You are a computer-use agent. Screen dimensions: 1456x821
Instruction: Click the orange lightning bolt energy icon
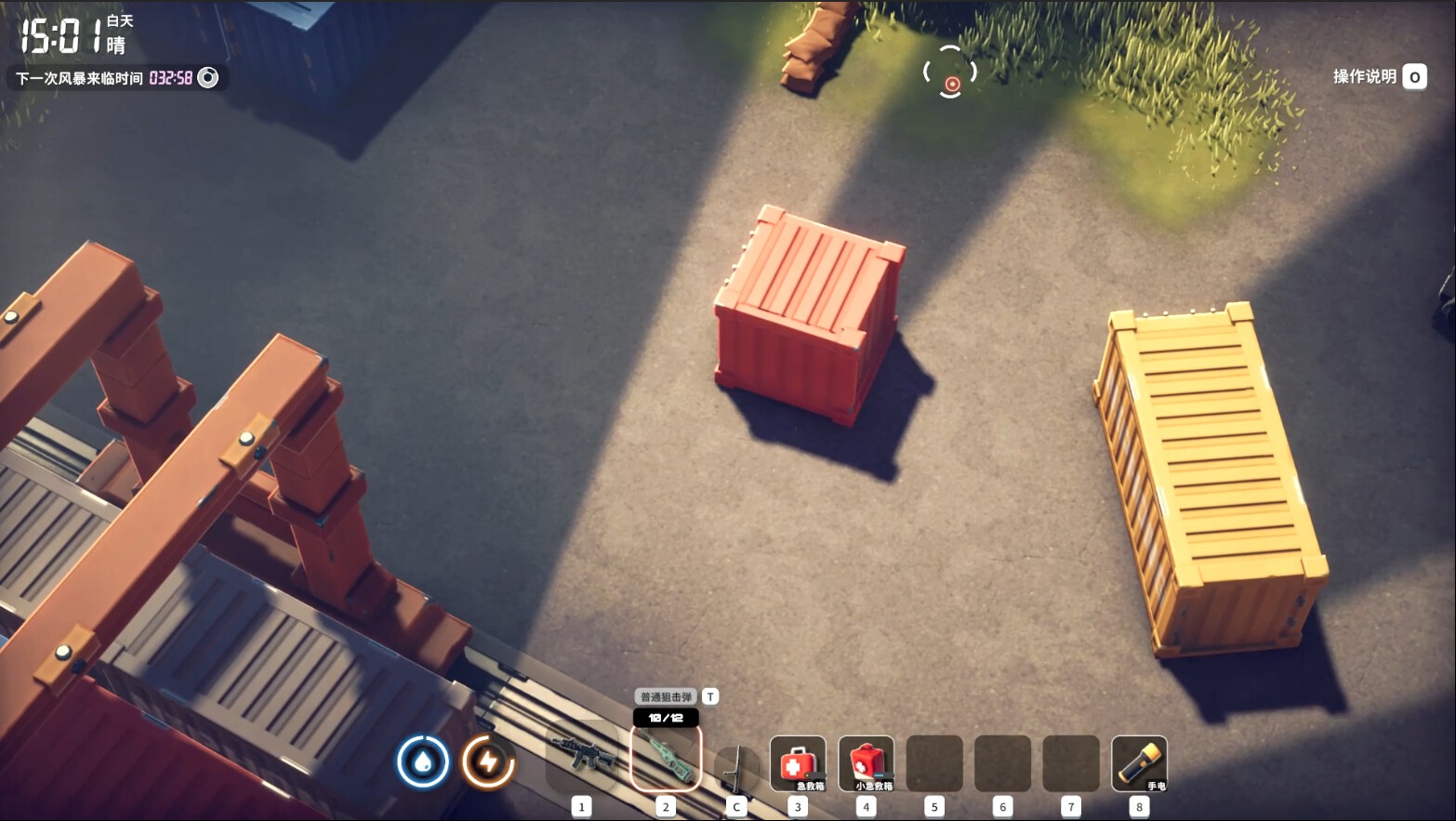[488, 761]
